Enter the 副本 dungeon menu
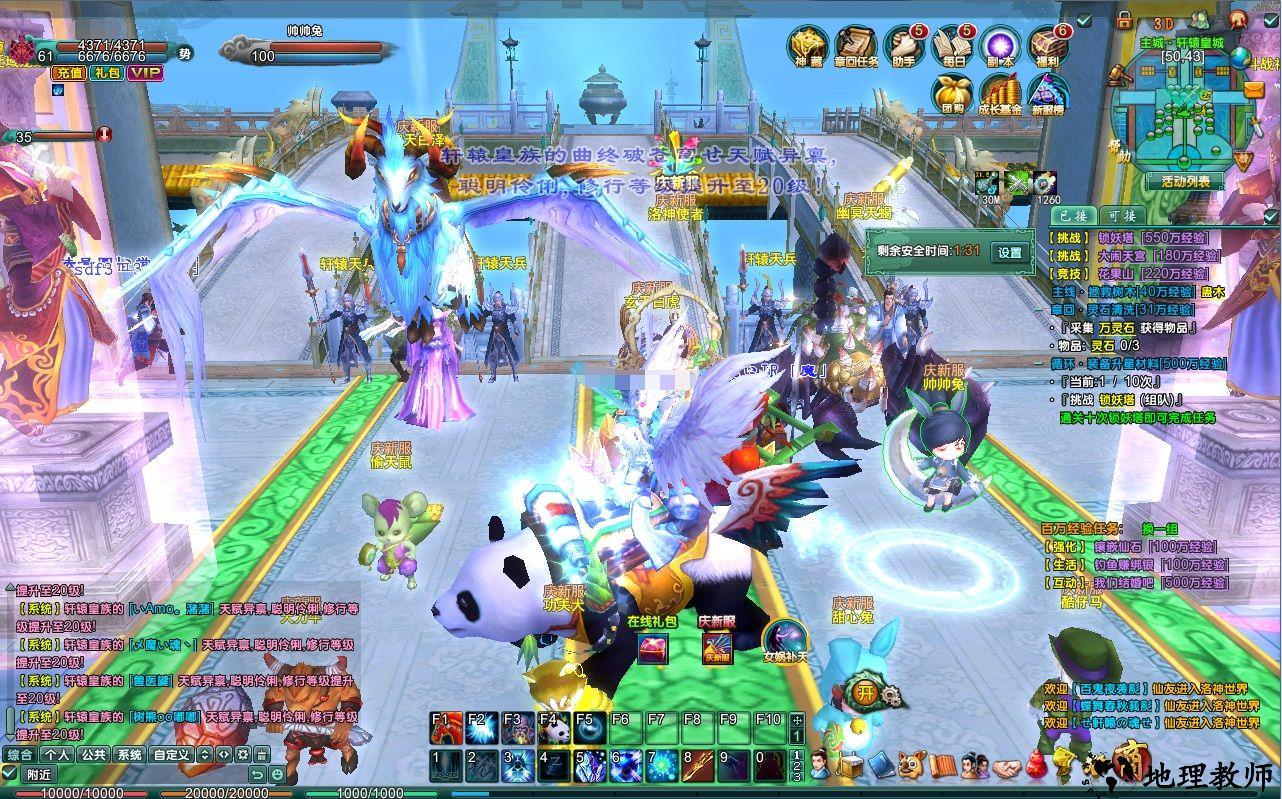 point(1000,45)
